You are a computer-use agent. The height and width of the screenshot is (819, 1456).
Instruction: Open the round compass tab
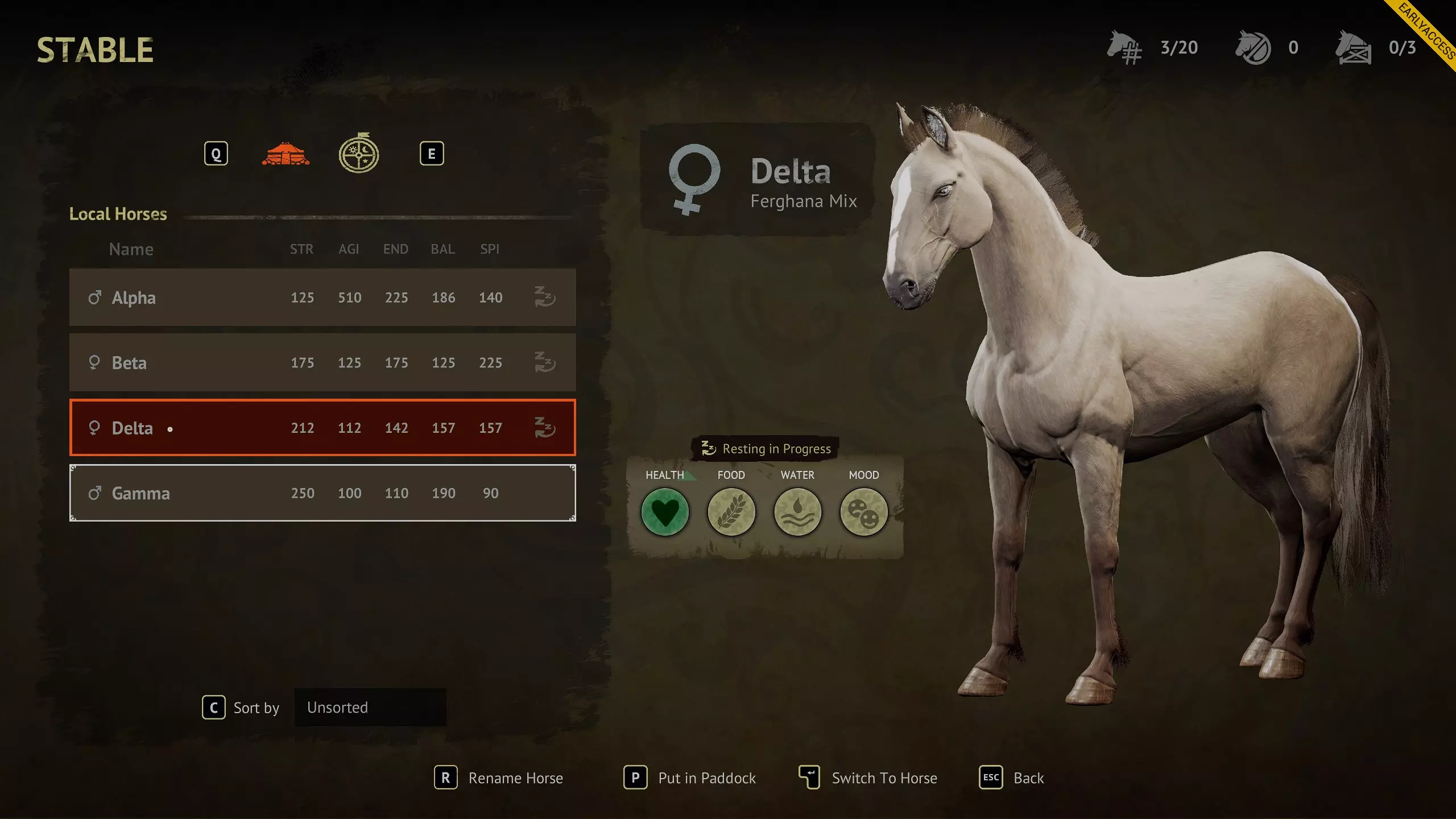(x=359, y=154)
